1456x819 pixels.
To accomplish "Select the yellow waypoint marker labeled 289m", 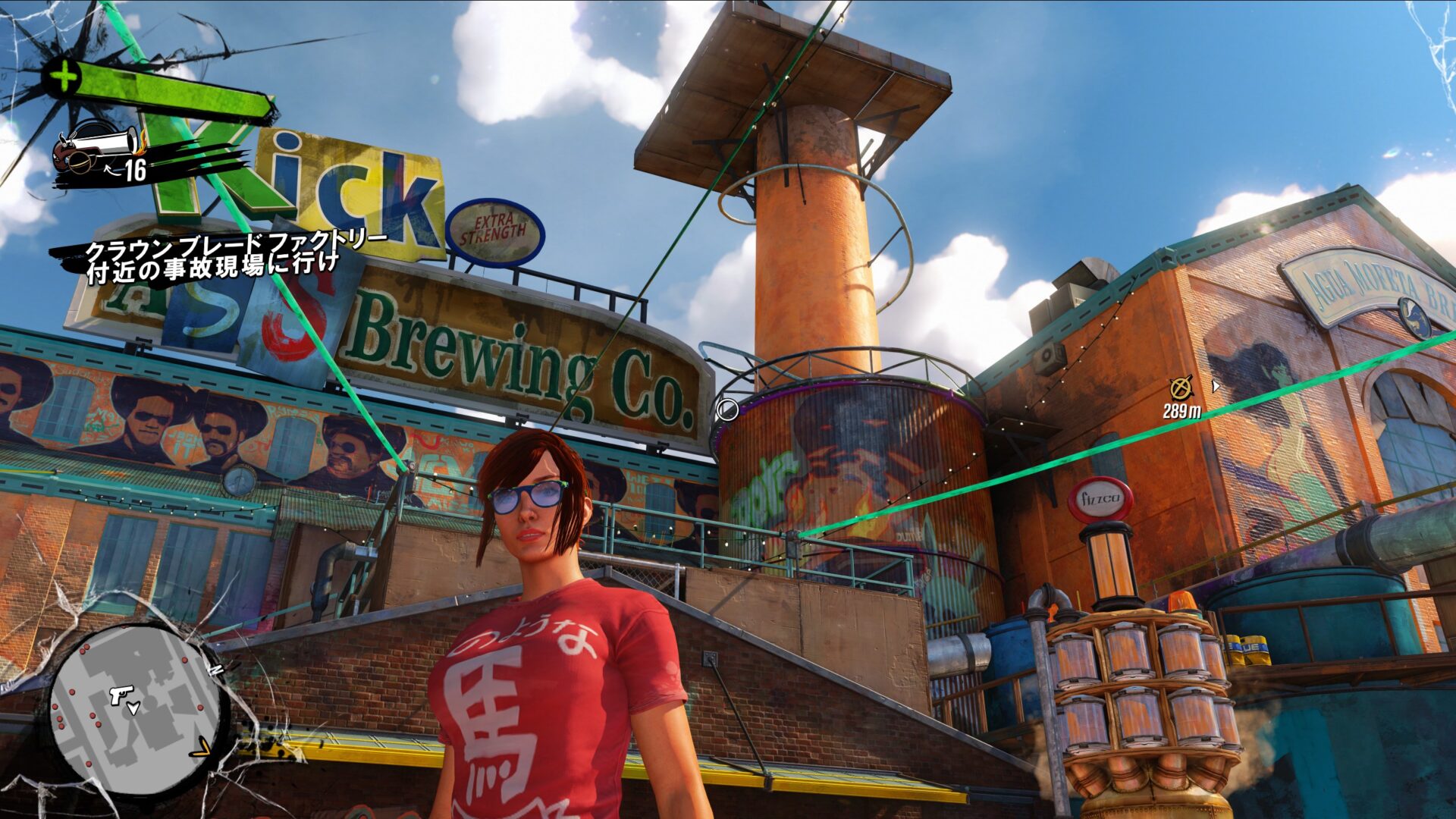I will coord(1180,388).
